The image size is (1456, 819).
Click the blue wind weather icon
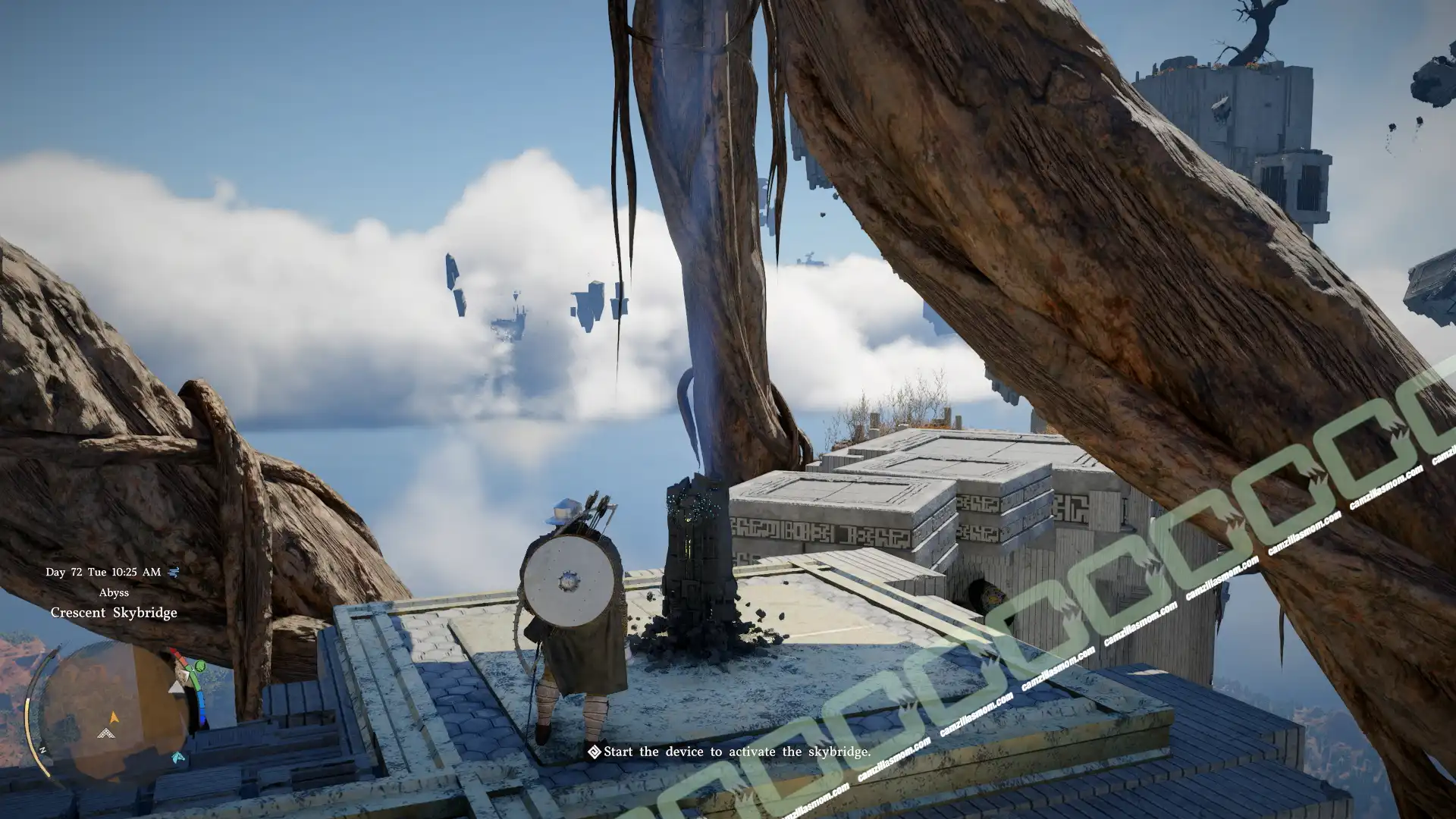click(174, 572)
